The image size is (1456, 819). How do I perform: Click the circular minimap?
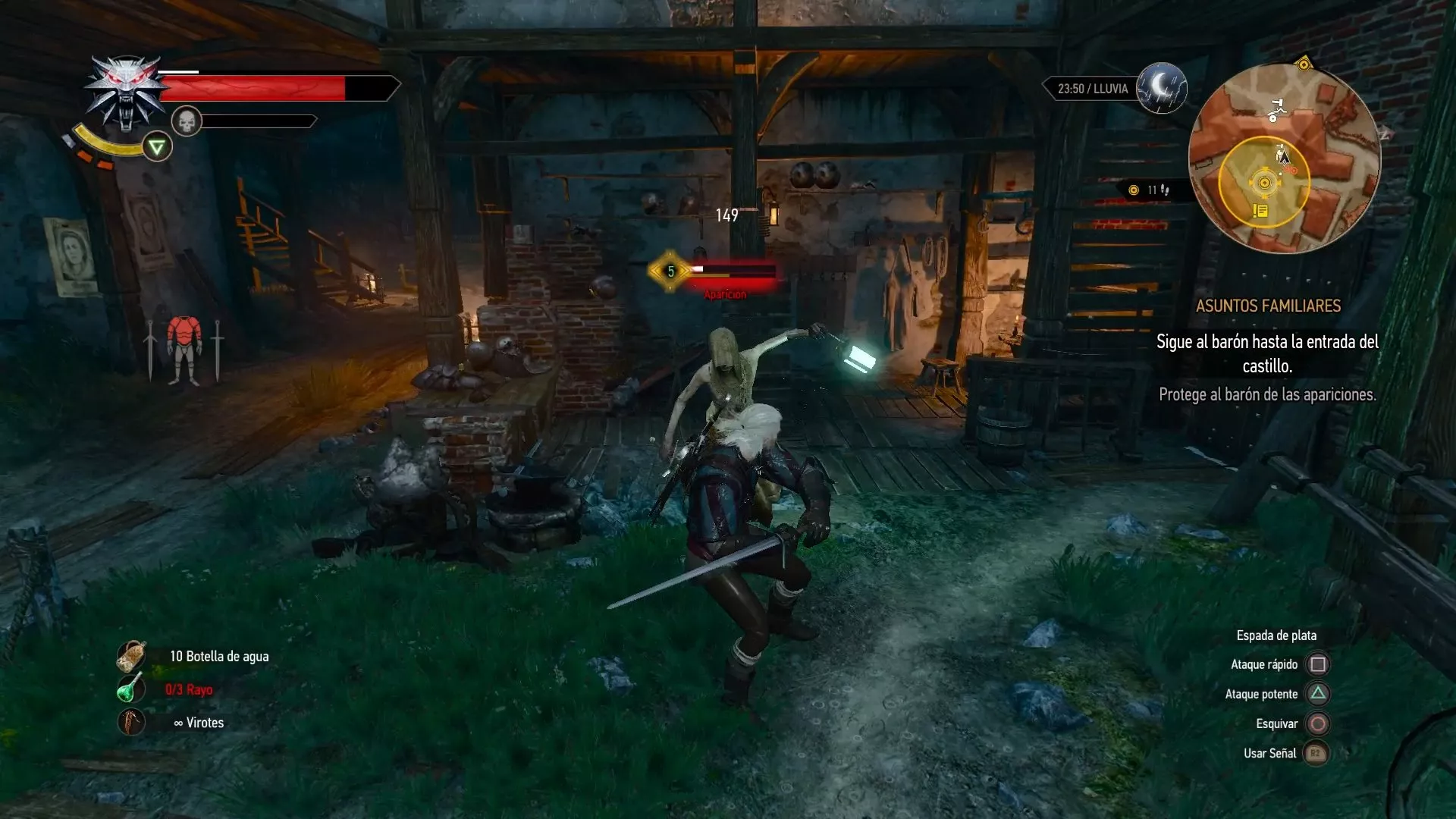[1284, 158]
